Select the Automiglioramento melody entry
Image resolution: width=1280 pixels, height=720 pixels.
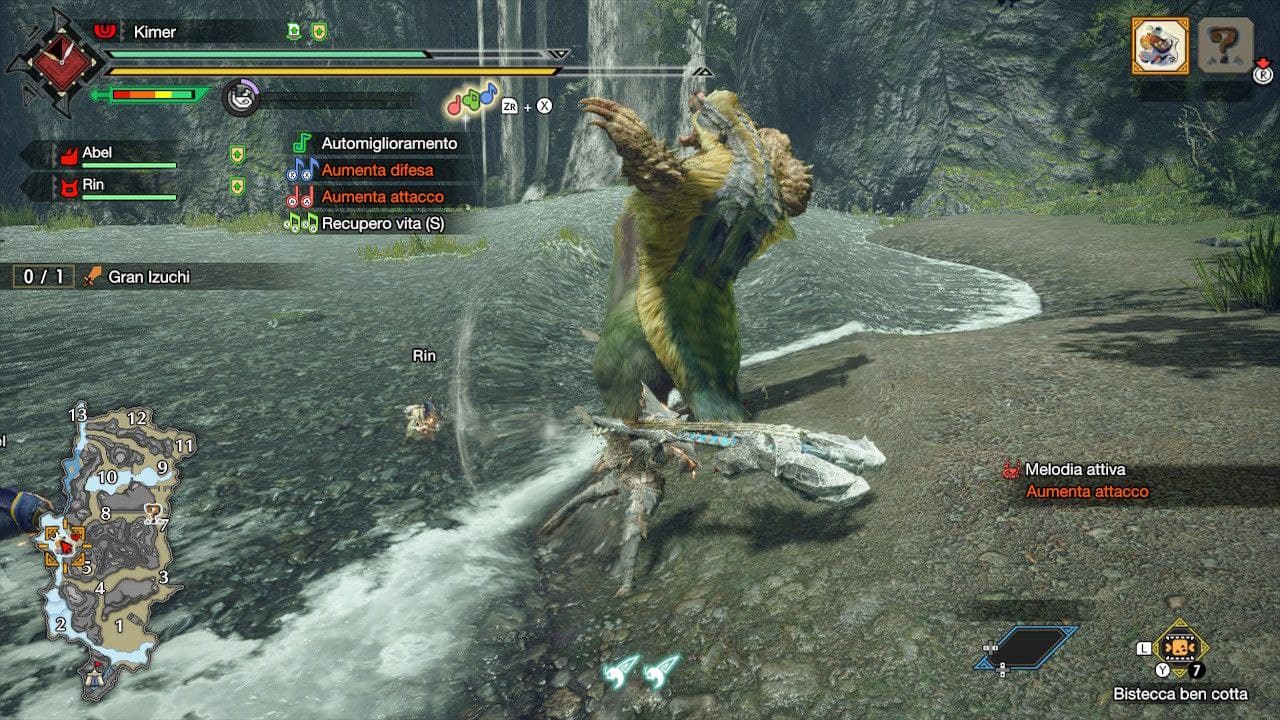point(388,144)
